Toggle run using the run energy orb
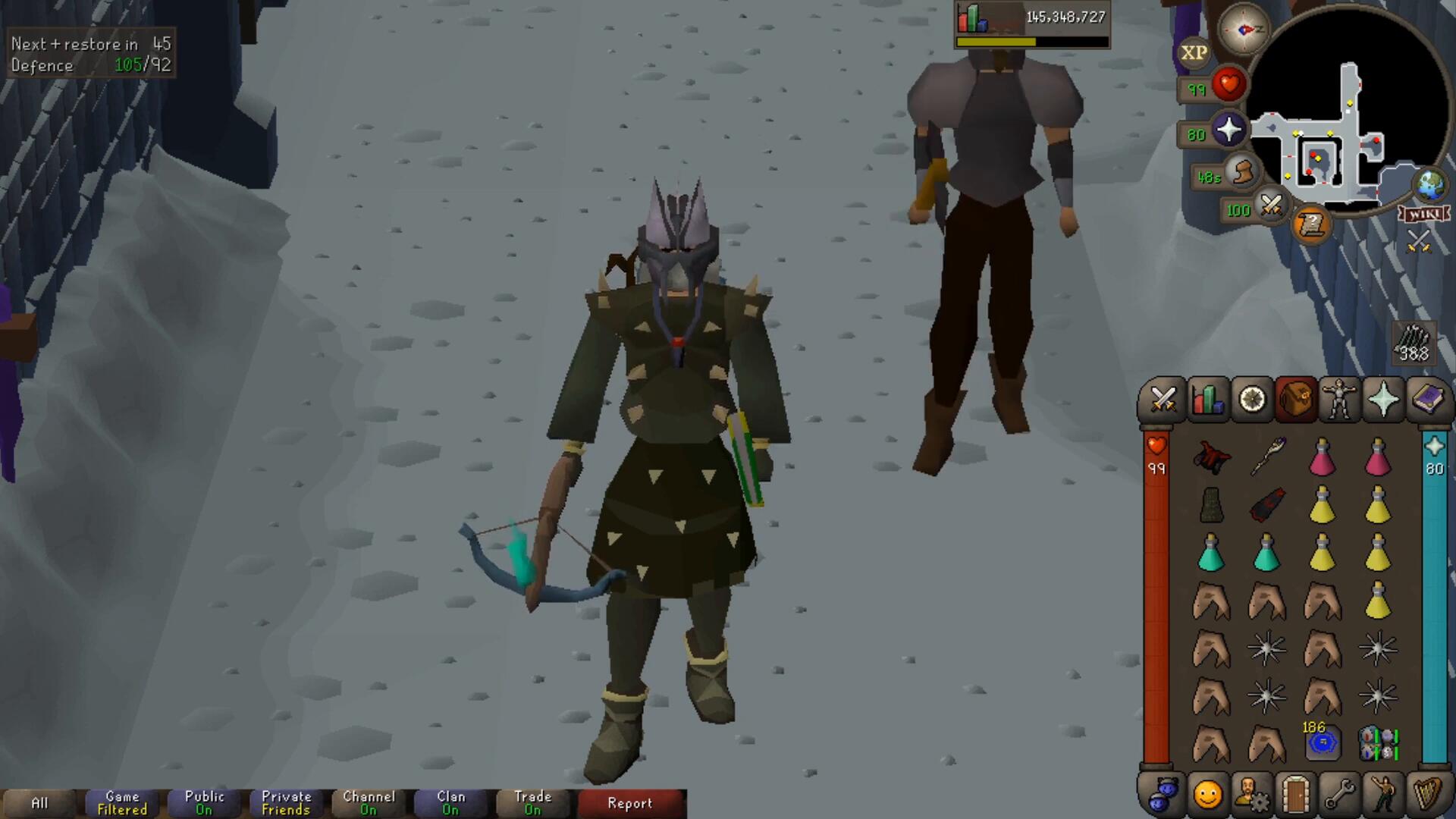Image resolution: width=1456 pixels, height=819 pixels. click(x=1242, y=173)
